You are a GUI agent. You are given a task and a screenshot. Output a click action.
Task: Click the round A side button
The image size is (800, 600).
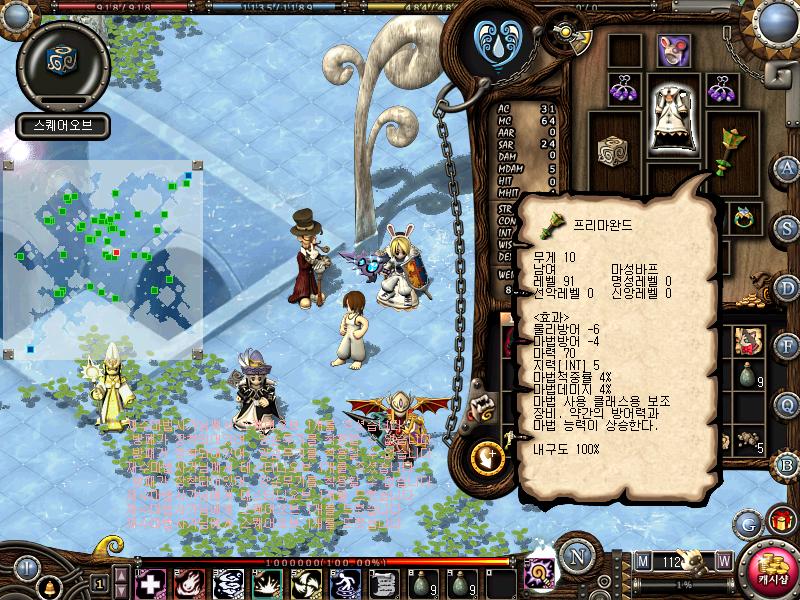788,167
